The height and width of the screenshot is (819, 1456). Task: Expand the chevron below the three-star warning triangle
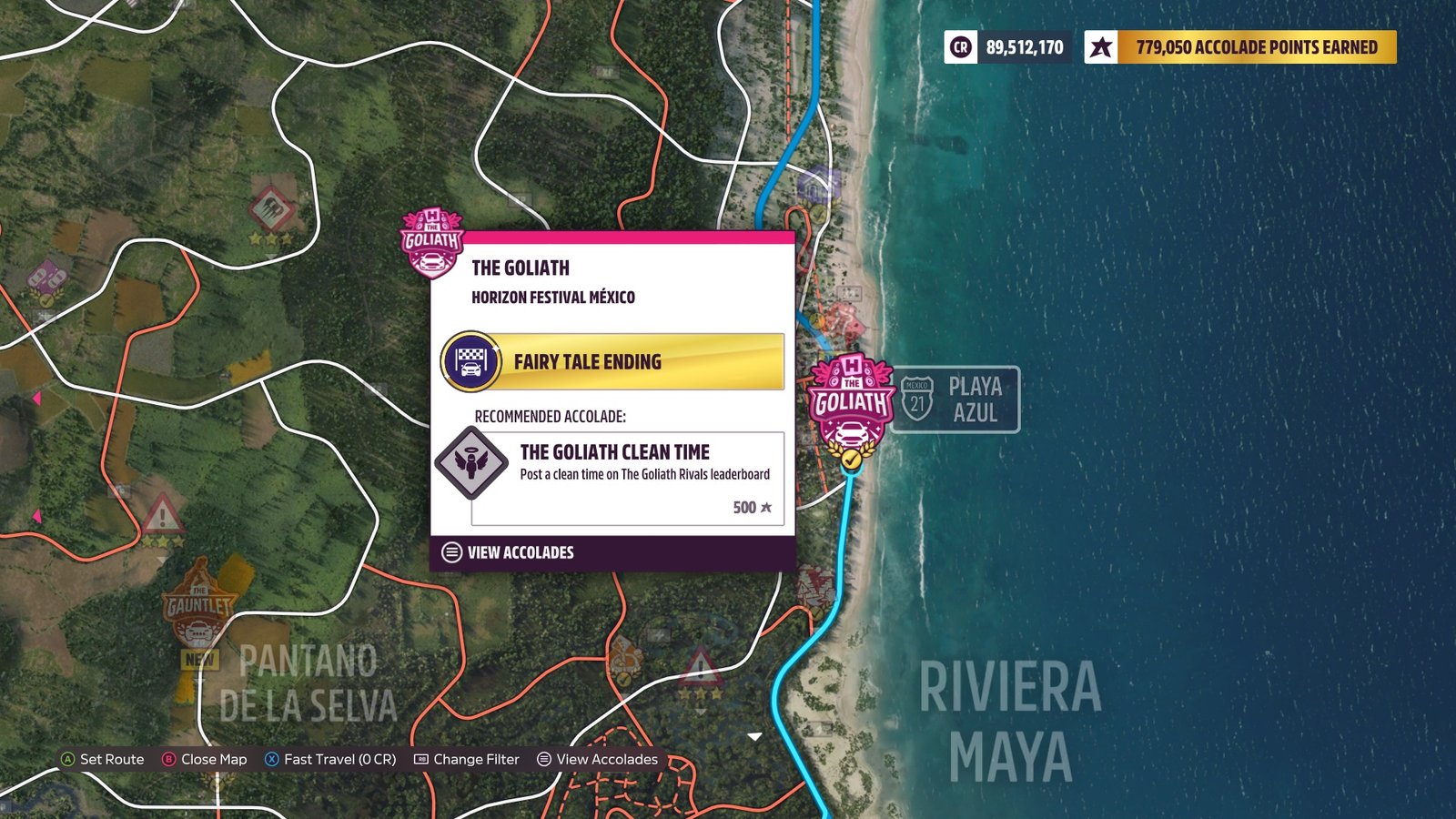click(701, 712)
